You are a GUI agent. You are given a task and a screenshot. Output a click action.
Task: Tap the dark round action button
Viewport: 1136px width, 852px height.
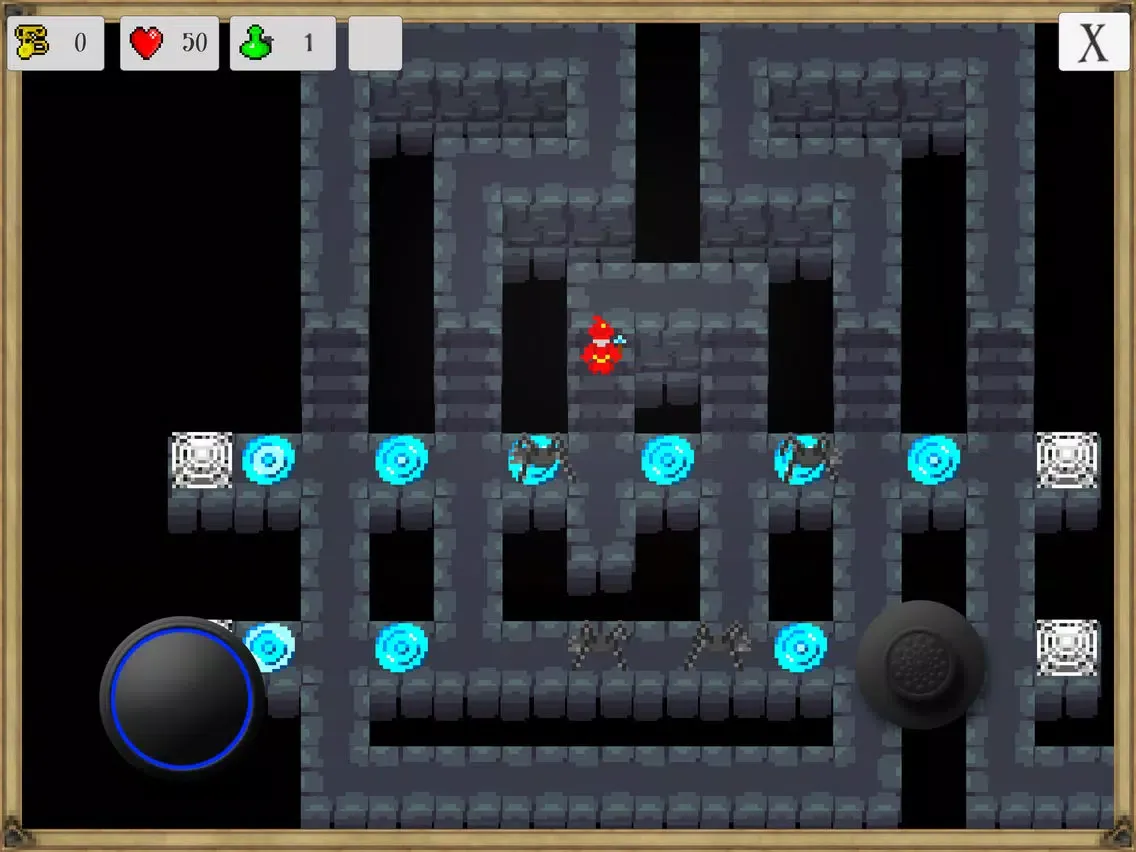click(x=920, y=664)
